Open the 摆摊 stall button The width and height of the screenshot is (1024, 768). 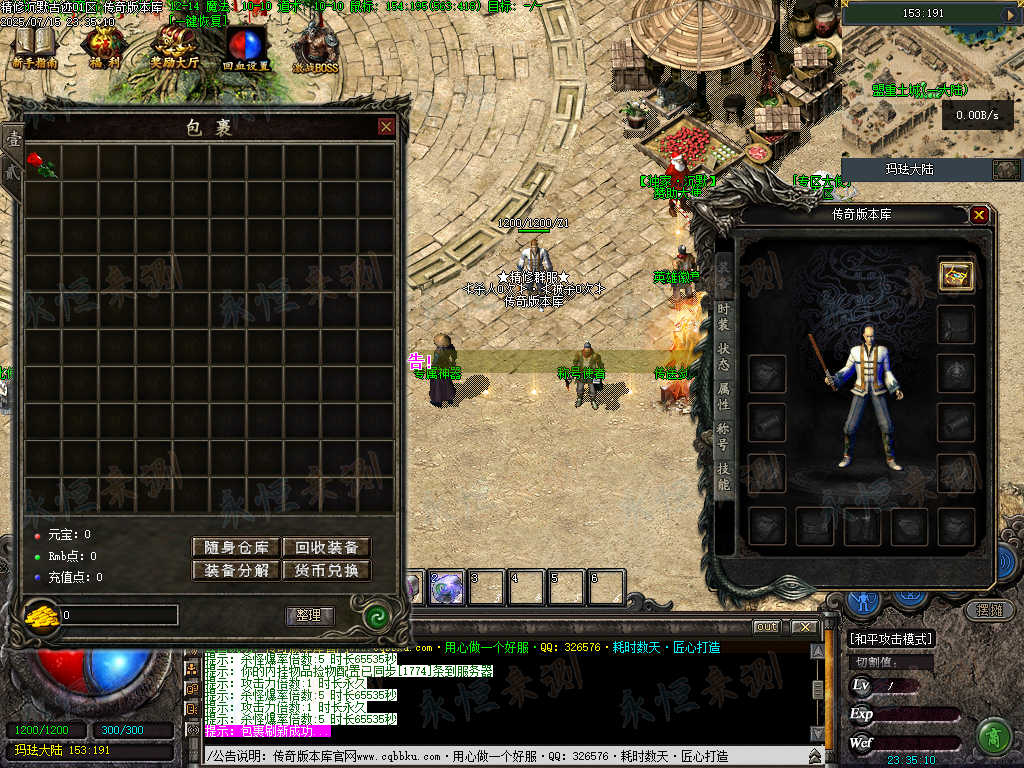983,609
